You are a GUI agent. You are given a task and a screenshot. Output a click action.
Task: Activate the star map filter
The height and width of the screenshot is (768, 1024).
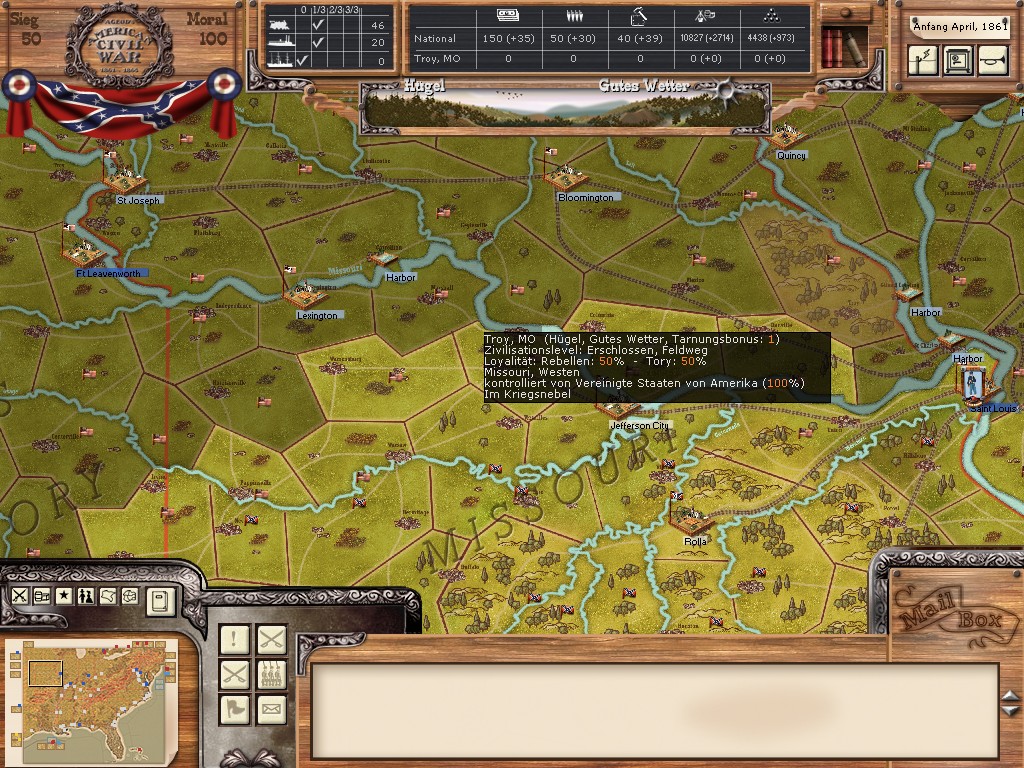tap(64, 596)
